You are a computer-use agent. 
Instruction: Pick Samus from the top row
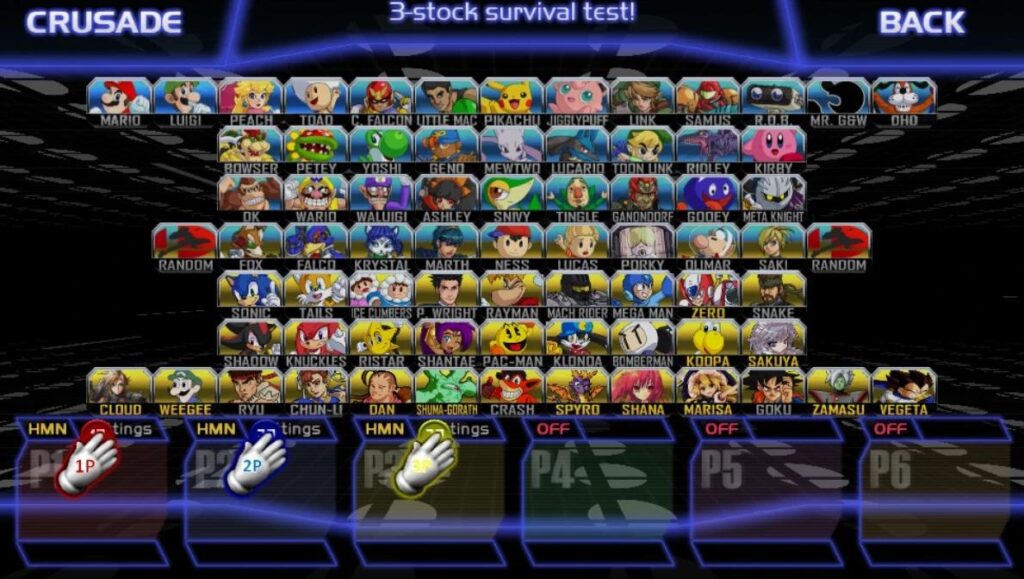pos(708,98)
